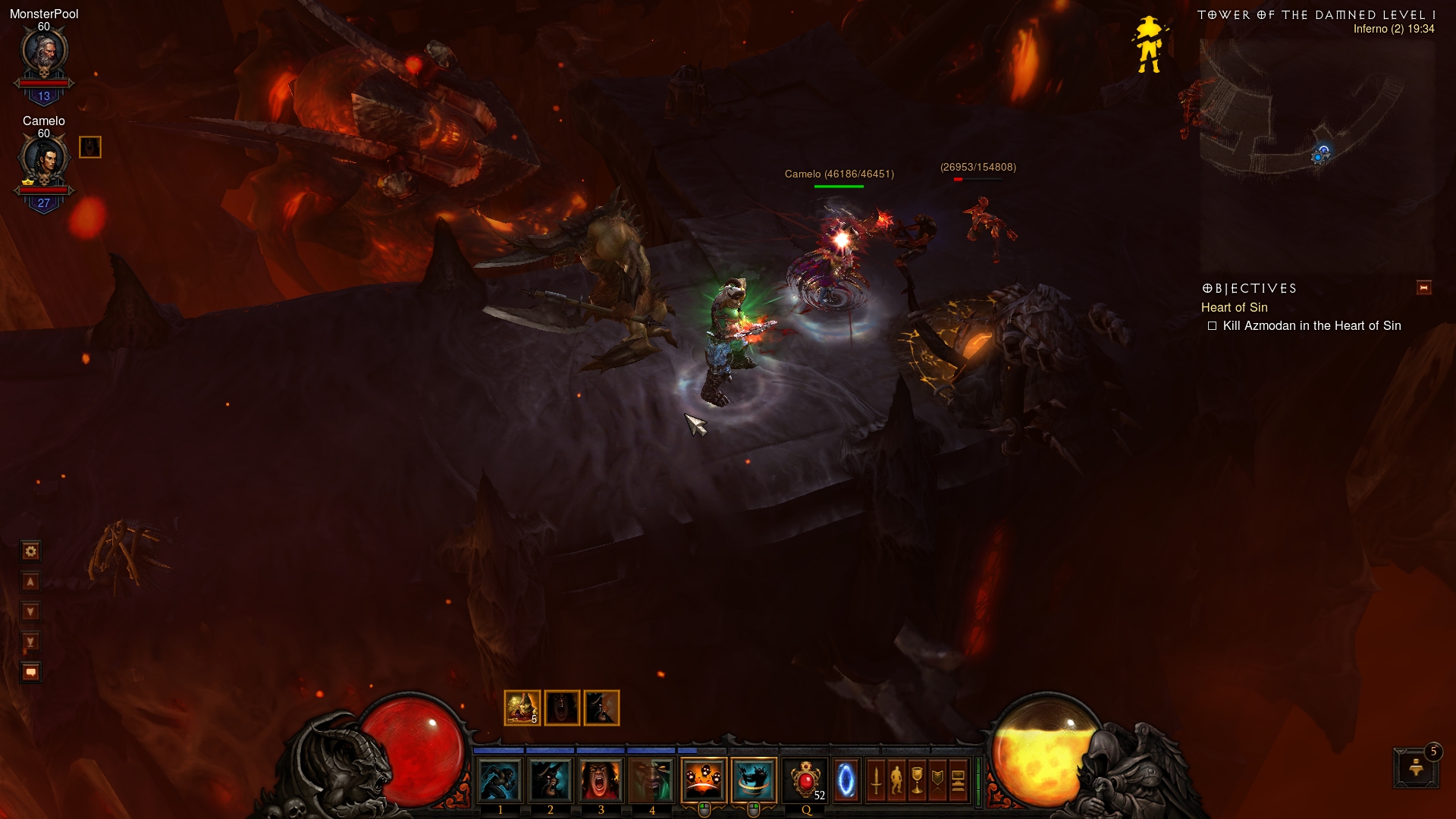Click the gear chat options button
Viewport: 1456px width, 819px height.
pyautogui.click(x=31, y=551)
